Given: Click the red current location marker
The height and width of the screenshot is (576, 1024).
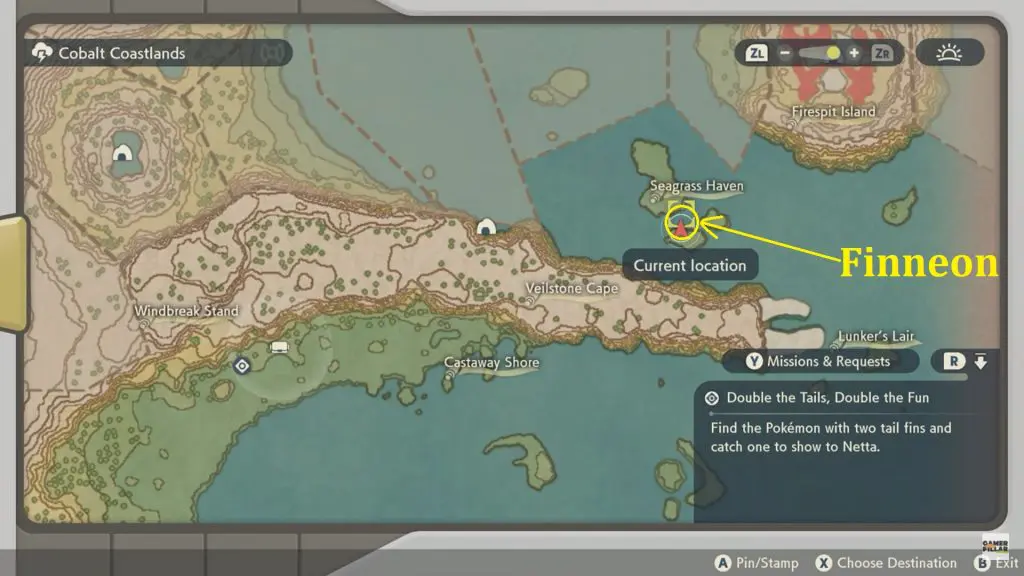Looking at the screenshot, I should pos(681,227).
